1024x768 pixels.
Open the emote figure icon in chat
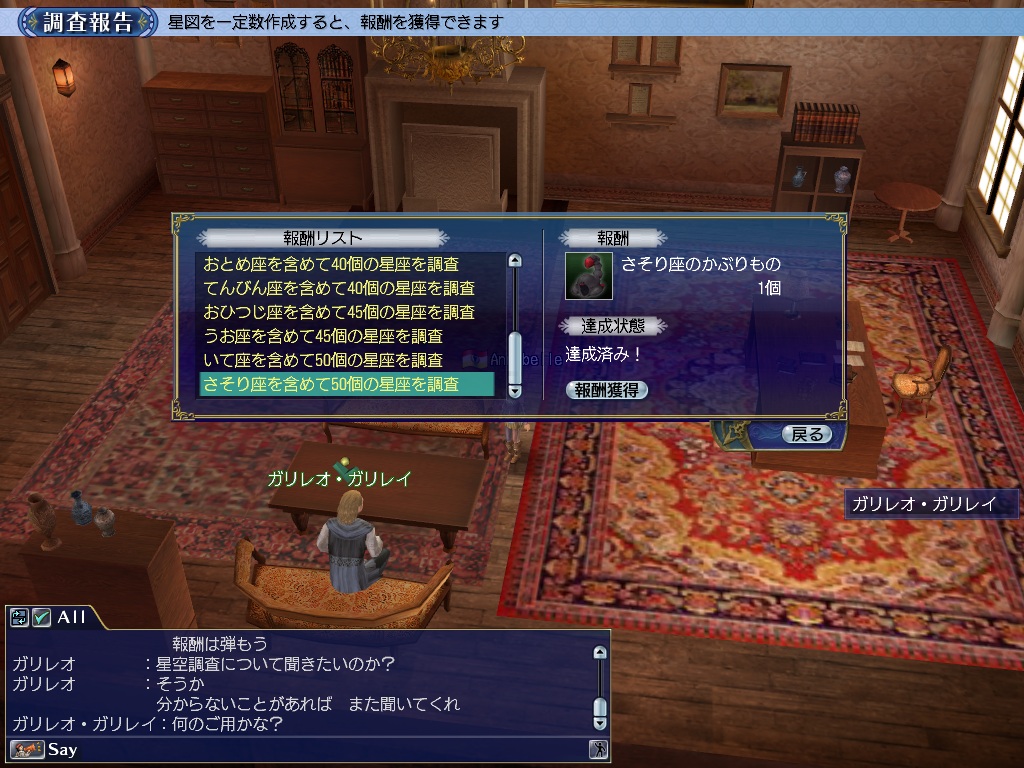pyautogui.click(x=598, y=749)
